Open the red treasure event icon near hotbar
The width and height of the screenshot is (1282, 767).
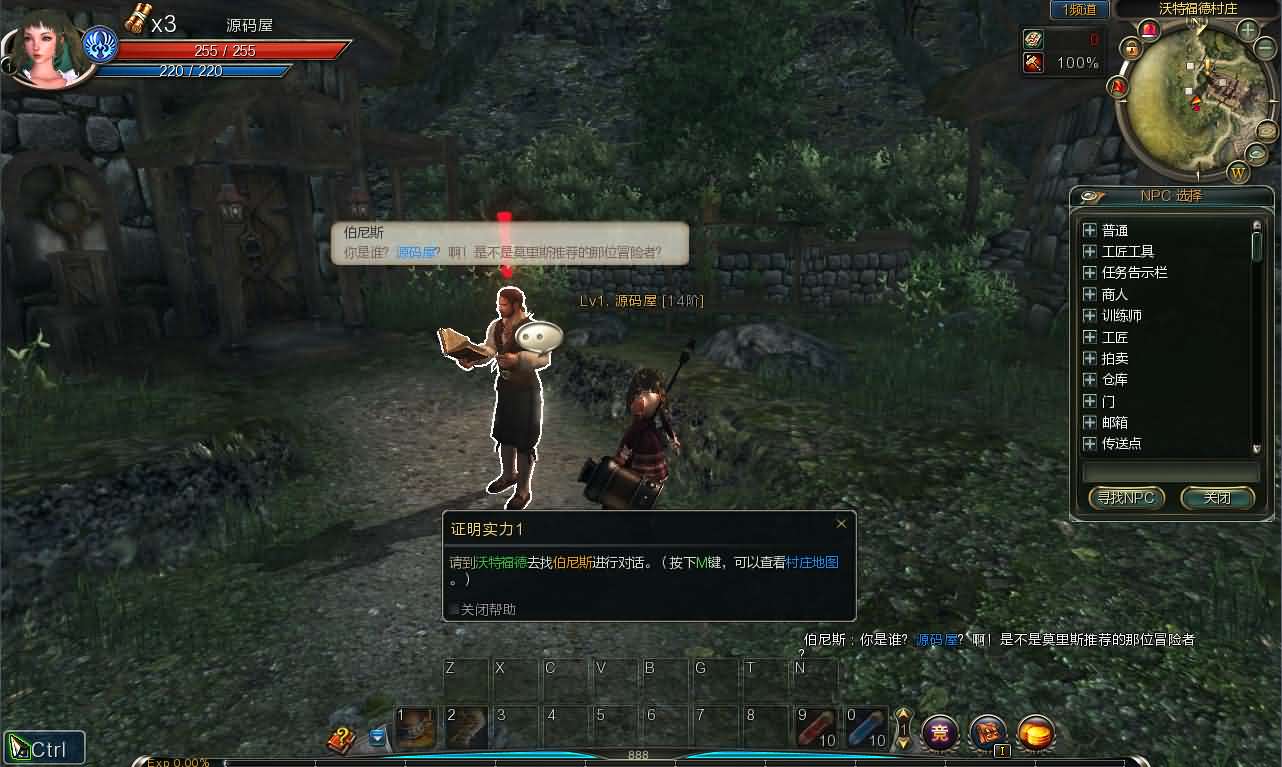pyautogui.click(x=987, y=732)
